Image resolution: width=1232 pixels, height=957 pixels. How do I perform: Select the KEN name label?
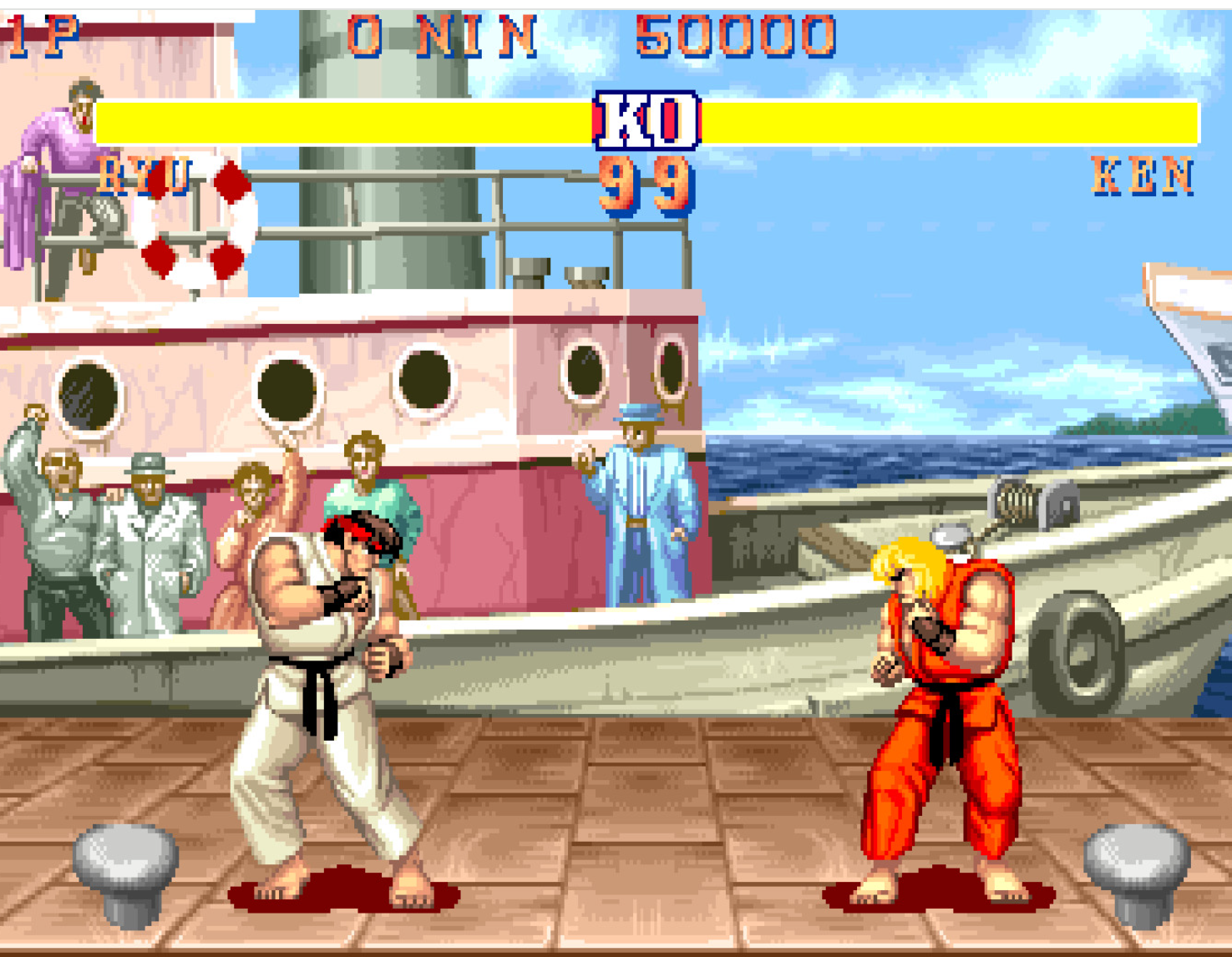pos(1144,175)
